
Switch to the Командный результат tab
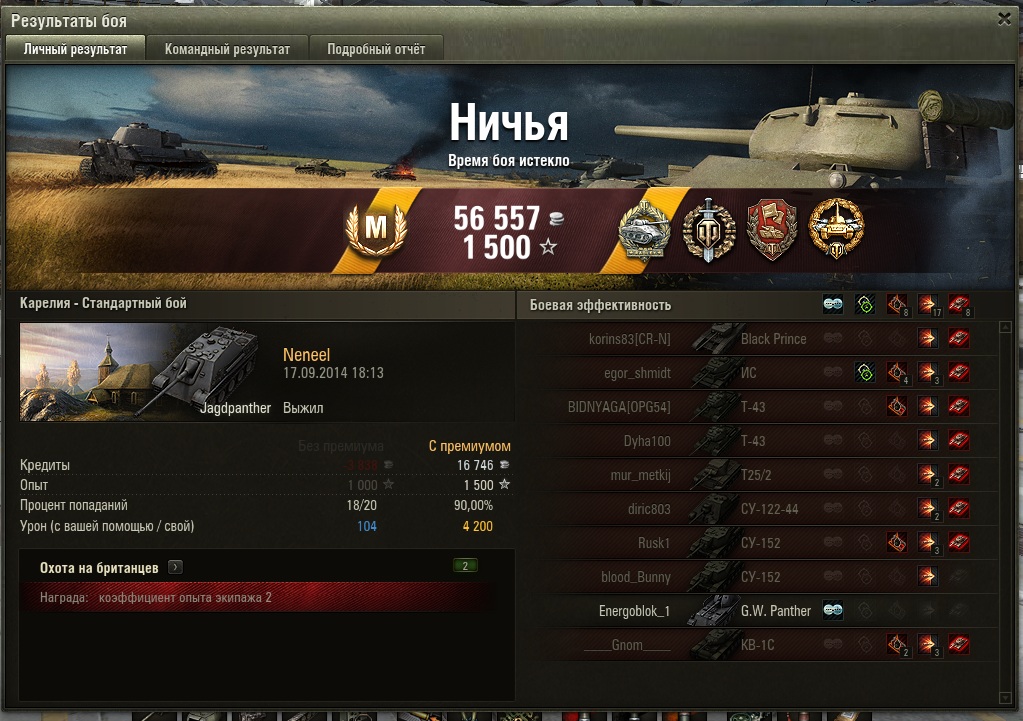(227, 49)
